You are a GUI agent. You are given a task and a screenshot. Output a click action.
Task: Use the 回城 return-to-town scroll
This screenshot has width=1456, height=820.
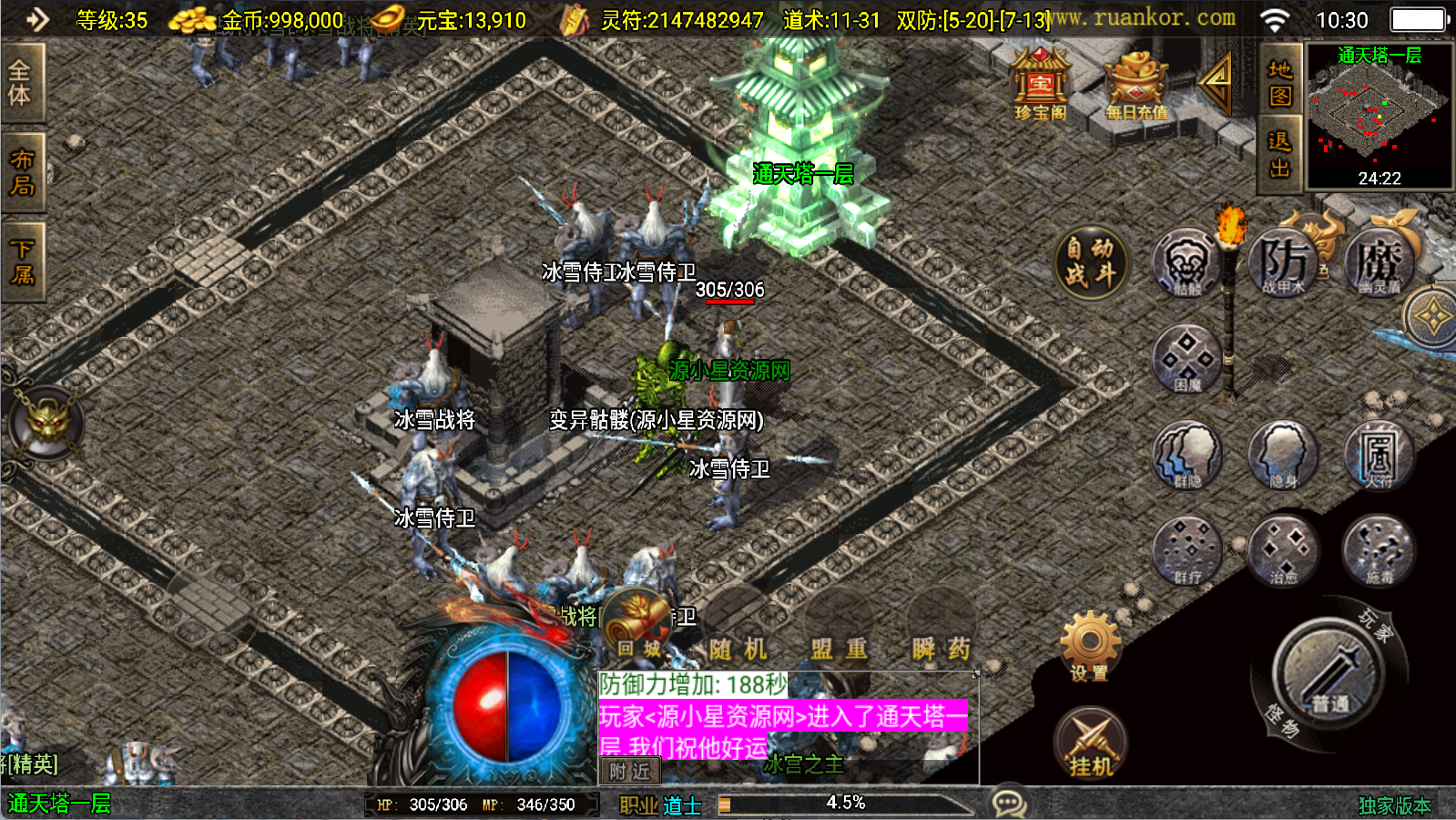(639, 625)
